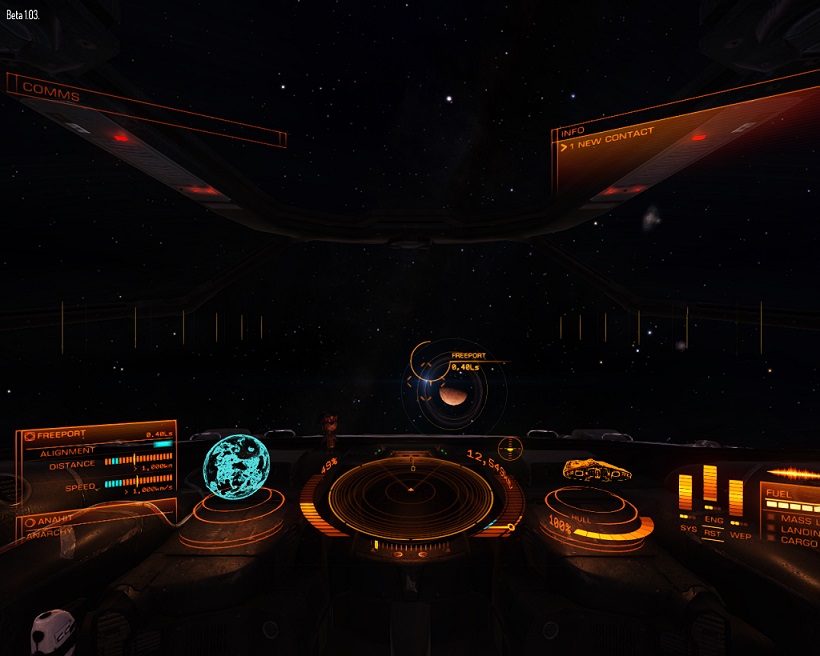Click the FREEPORT target marker label
The height and width of the screenshot is (656, 820).
click(x=469, y=356)
